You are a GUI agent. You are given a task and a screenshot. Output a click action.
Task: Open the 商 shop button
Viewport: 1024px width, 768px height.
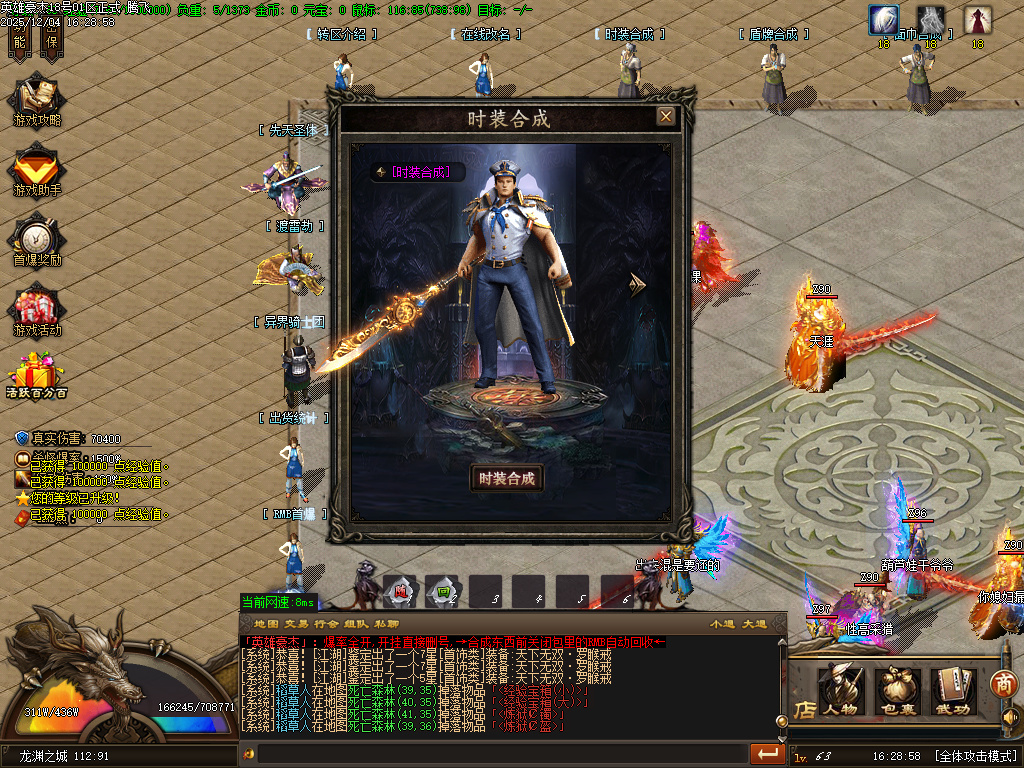click(1003, 683)
